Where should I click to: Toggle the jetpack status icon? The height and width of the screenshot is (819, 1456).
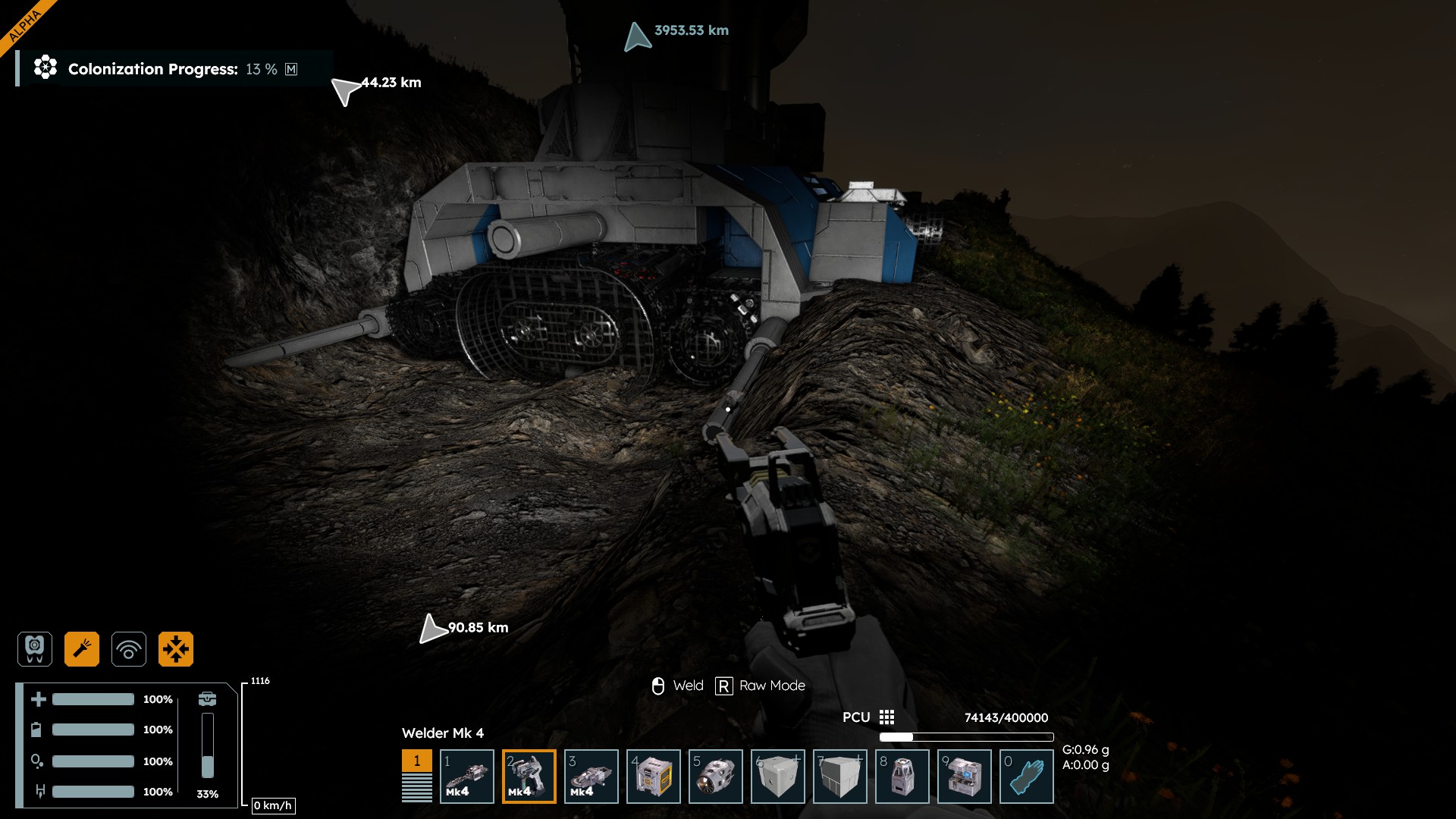click(35, 649)
